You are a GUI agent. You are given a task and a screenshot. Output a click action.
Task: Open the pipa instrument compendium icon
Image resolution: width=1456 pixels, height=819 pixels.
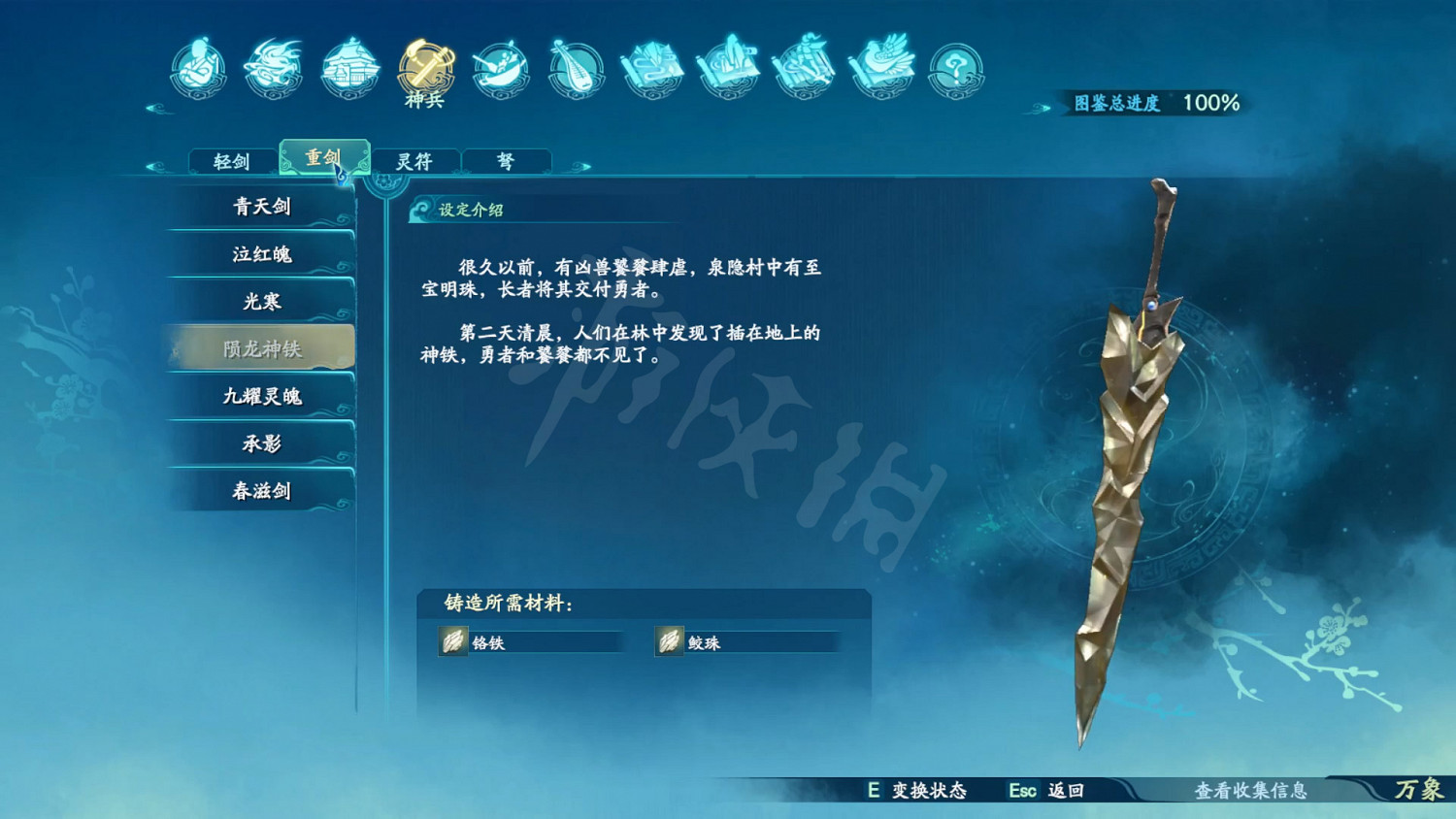click(x=577, y=70)
